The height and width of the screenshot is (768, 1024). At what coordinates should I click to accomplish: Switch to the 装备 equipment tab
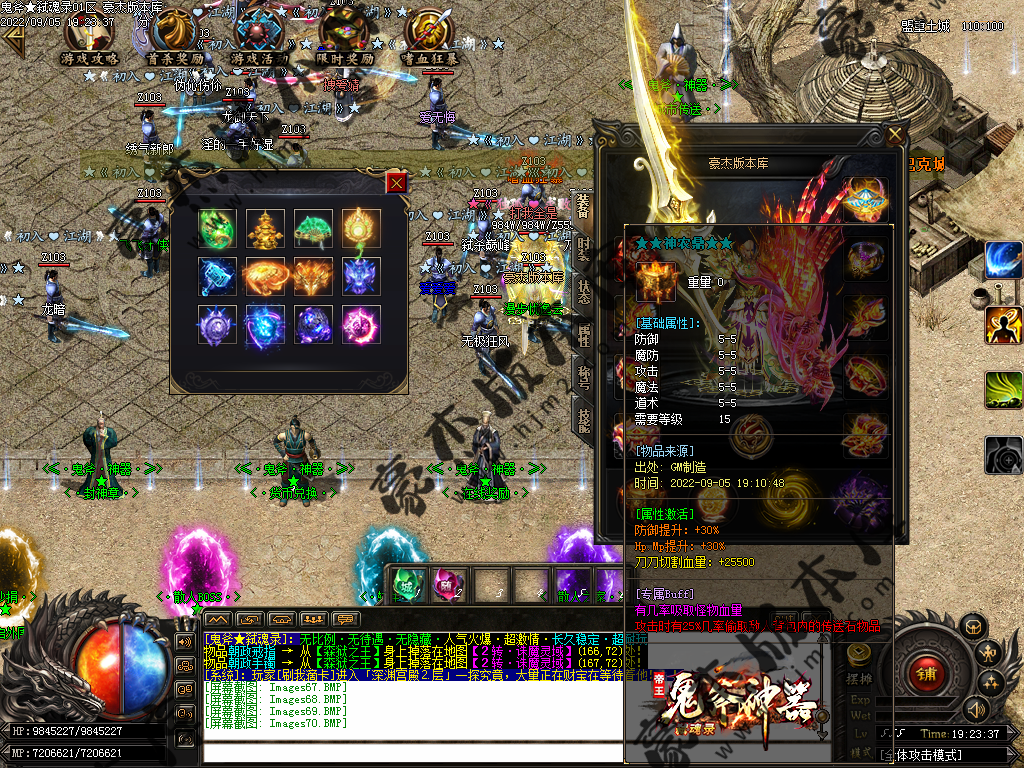click(583, 205)
